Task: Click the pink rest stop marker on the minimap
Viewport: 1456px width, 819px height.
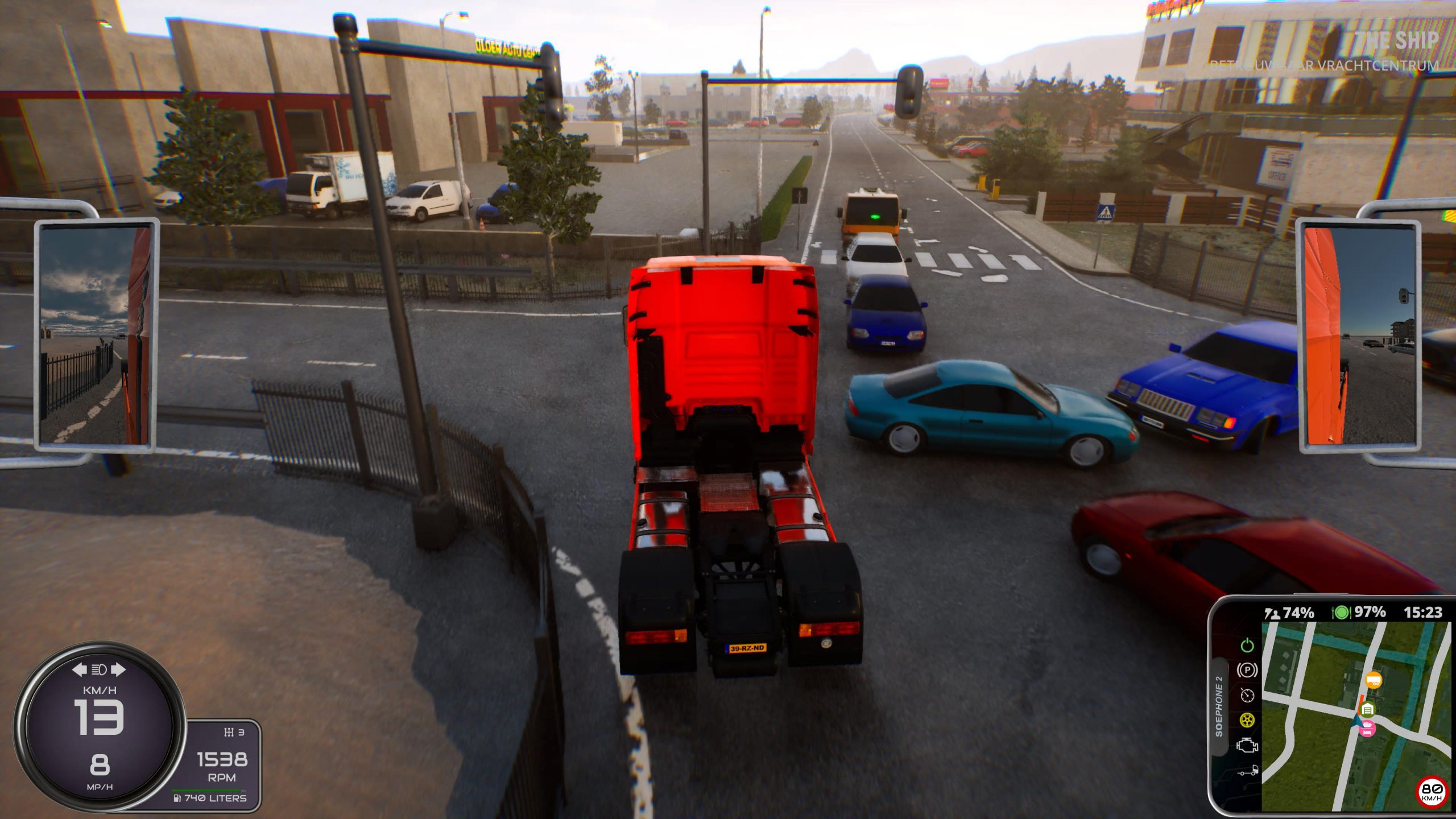Action: (x=1367, y=729)
